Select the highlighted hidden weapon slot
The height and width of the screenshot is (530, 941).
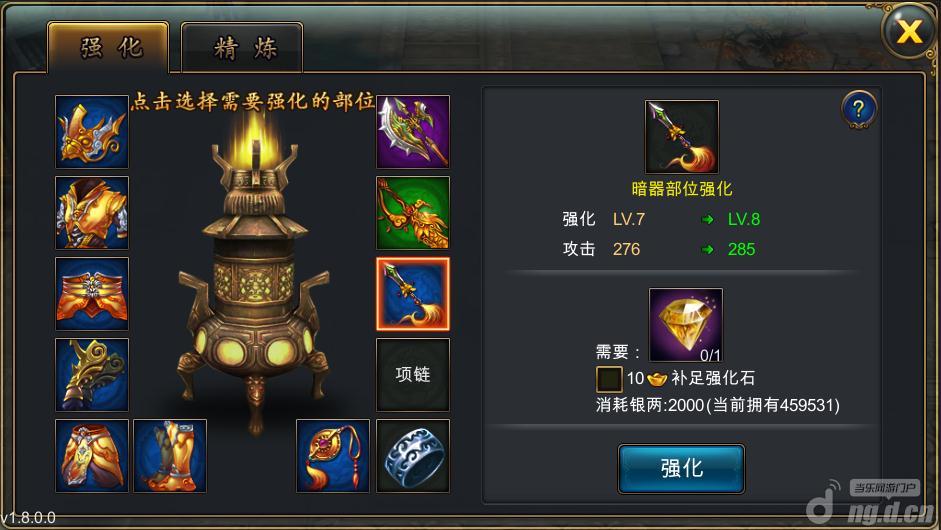pos(413,294)
